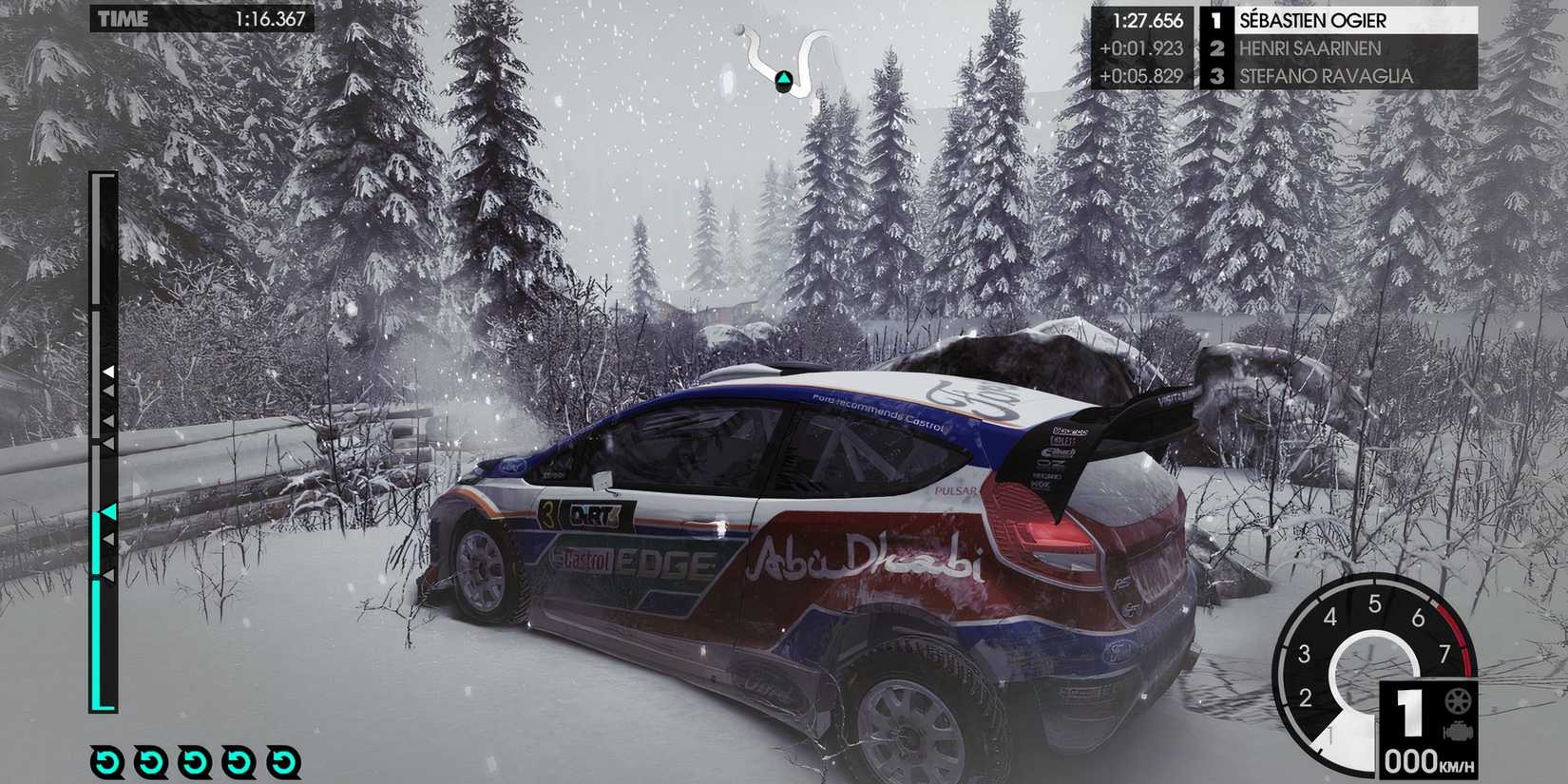The image size is (1568, 784).
Task: Select the last flashback rewind icon
Action: [x=282, y=761]
